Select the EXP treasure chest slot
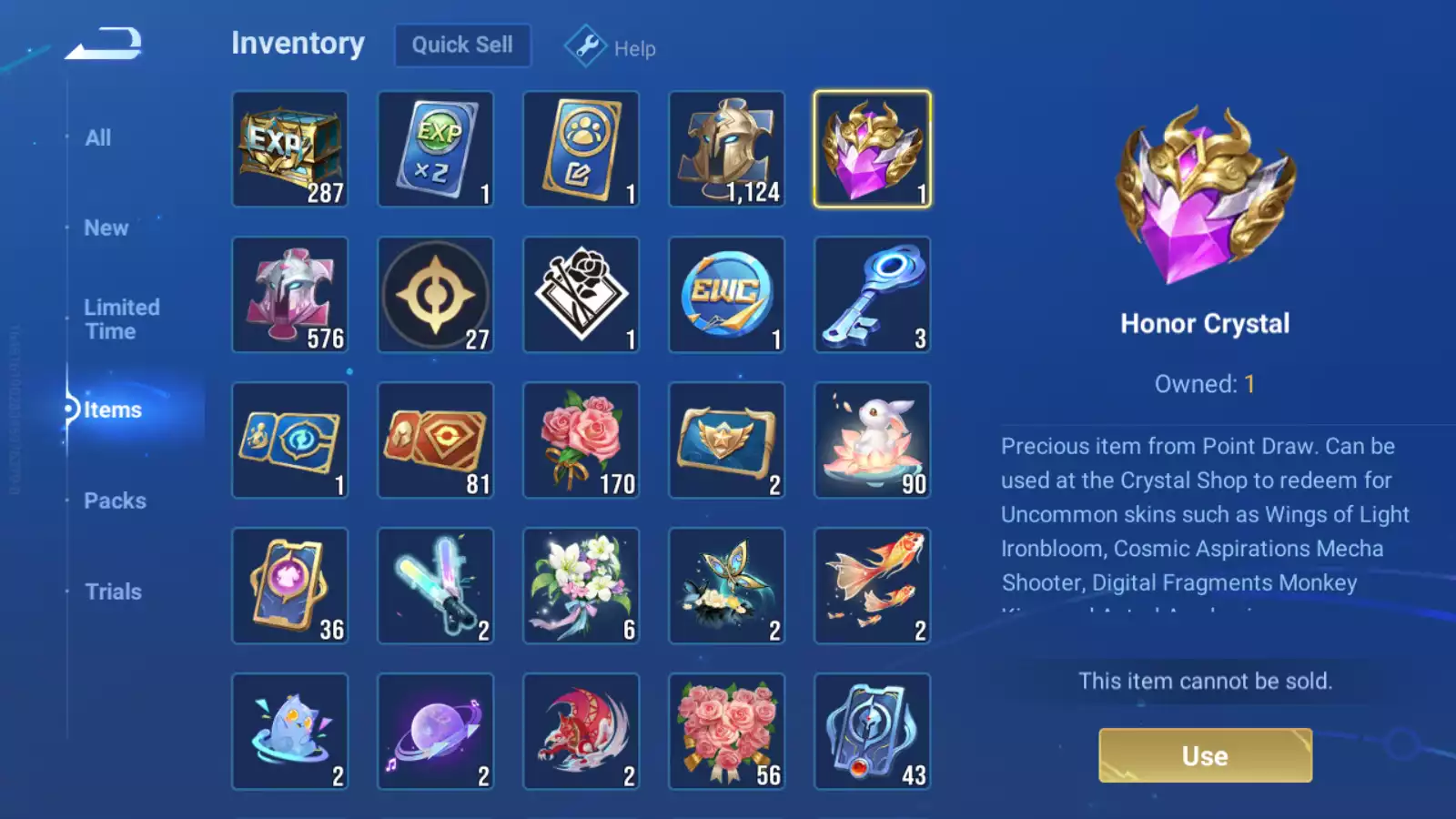 pos(290,149)
